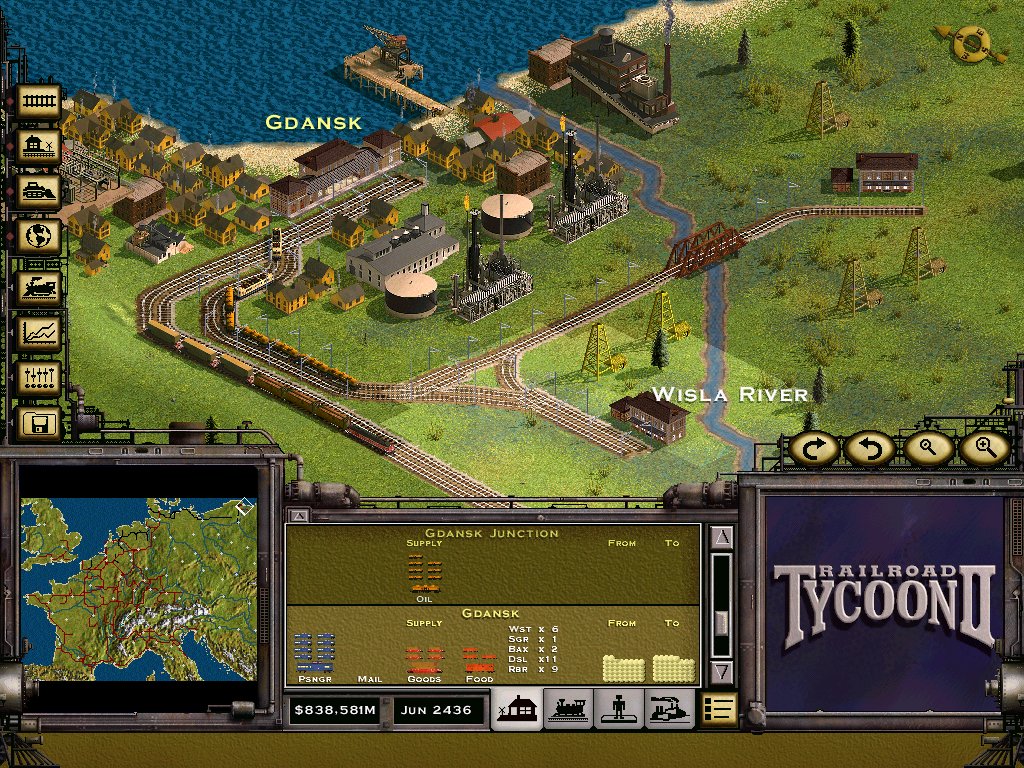Rotate the map view counterclockwise
1024x768 pixels.
[x=868, y=449]
